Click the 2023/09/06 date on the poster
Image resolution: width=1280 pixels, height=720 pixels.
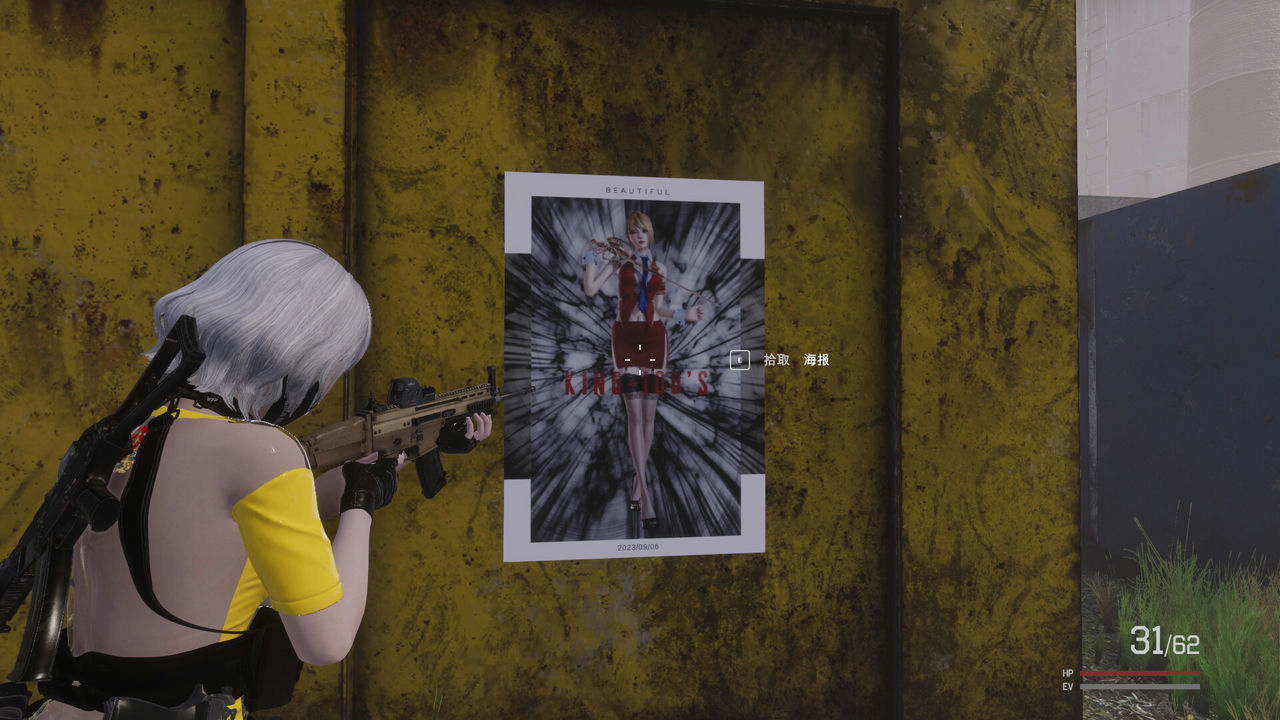point(637,547)
